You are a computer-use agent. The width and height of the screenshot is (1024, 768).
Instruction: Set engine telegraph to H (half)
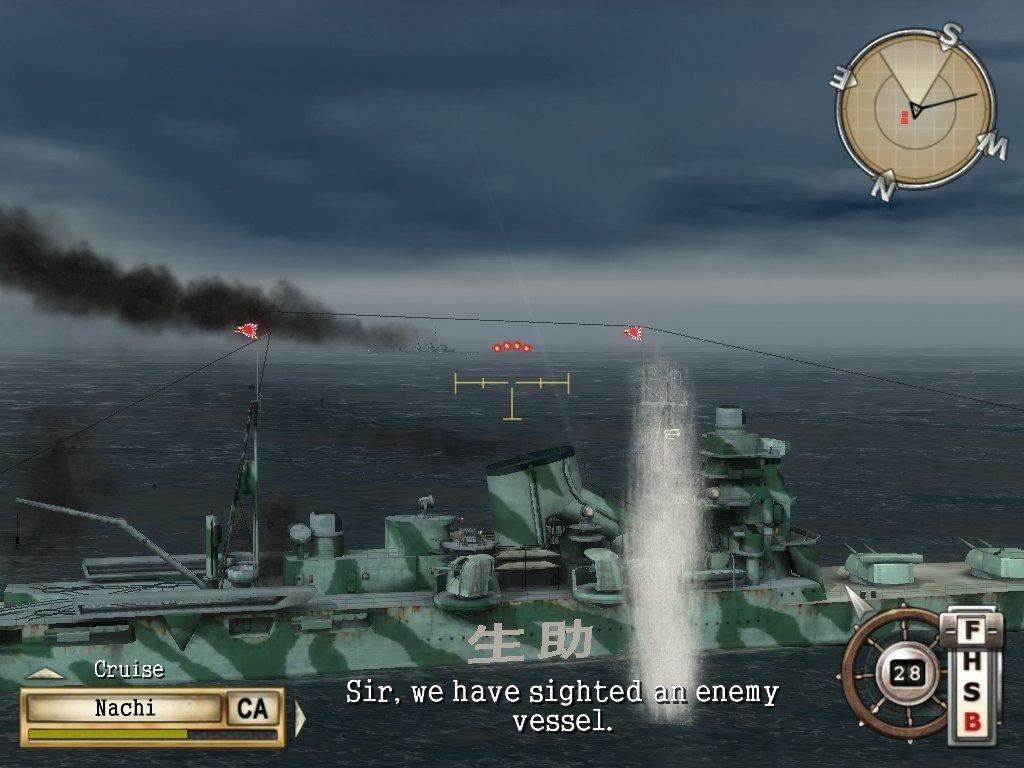coord(970,663)
